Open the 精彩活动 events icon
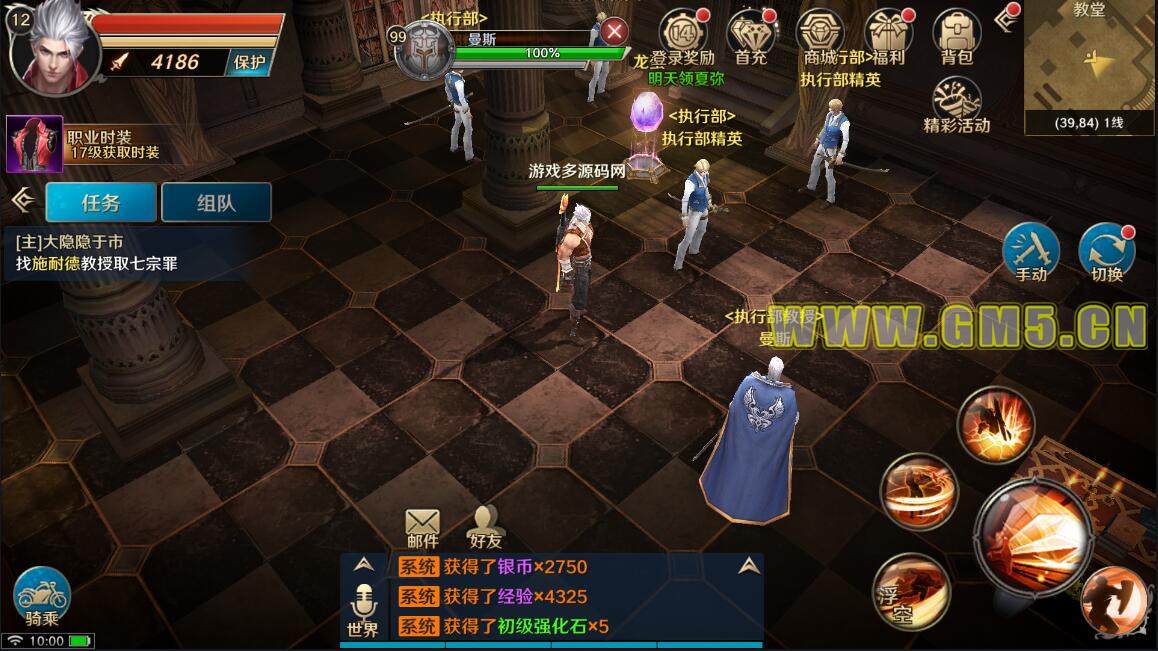1158x651 pixels. click(x=957, y=103)
